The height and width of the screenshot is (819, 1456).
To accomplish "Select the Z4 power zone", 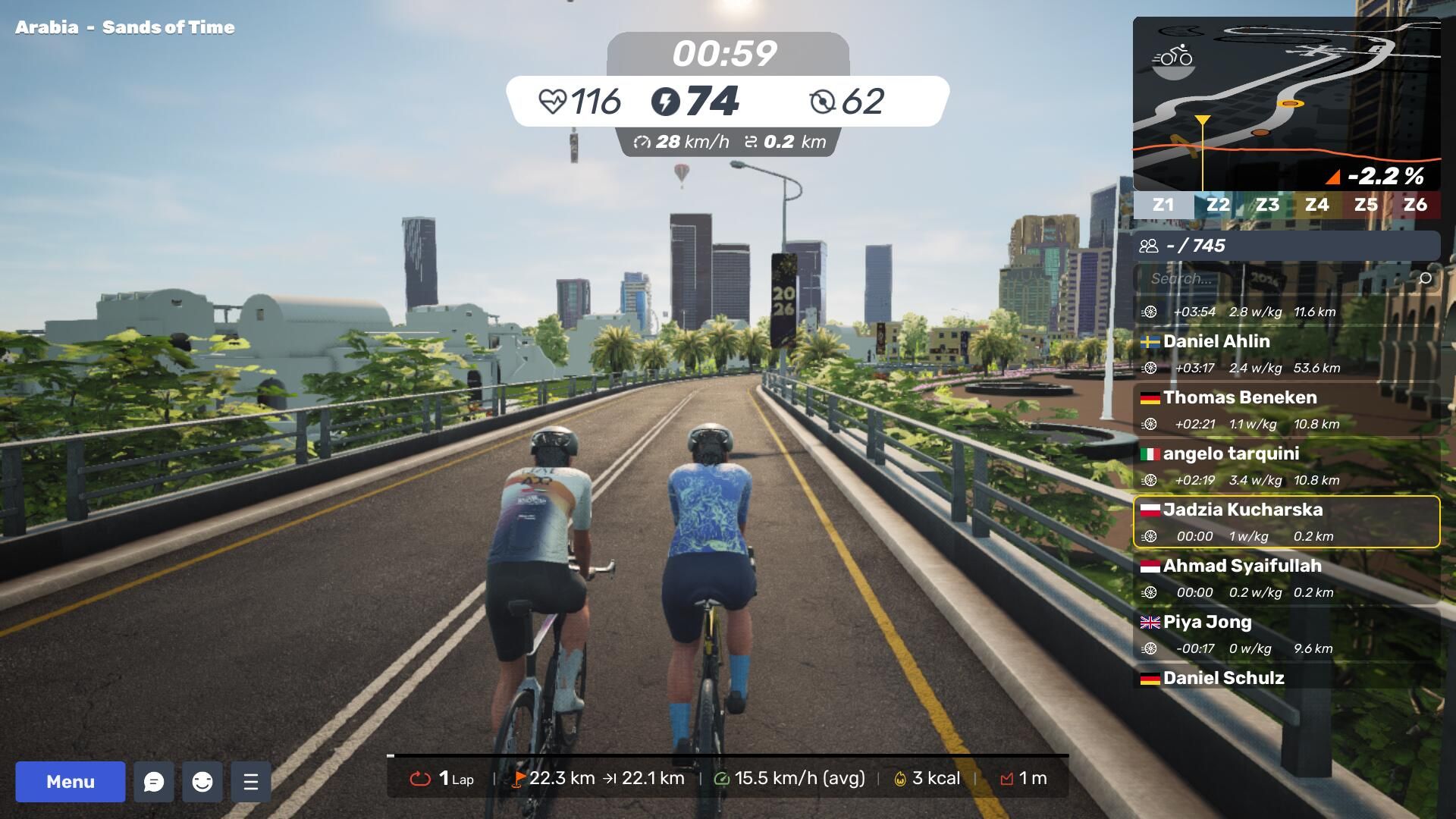I will [1316, 205].
